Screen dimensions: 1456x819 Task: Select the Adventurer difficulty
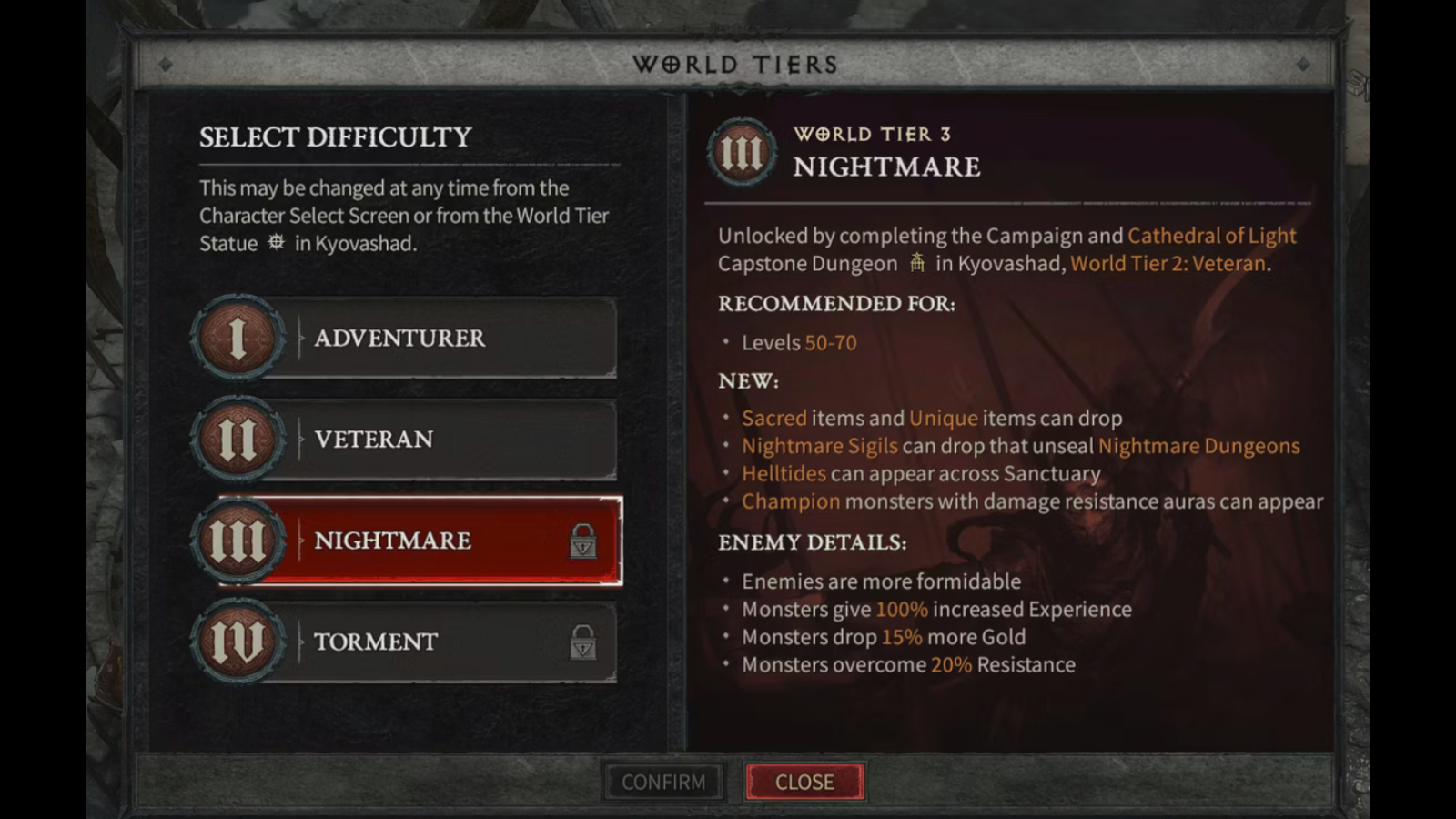pos(409,338)
